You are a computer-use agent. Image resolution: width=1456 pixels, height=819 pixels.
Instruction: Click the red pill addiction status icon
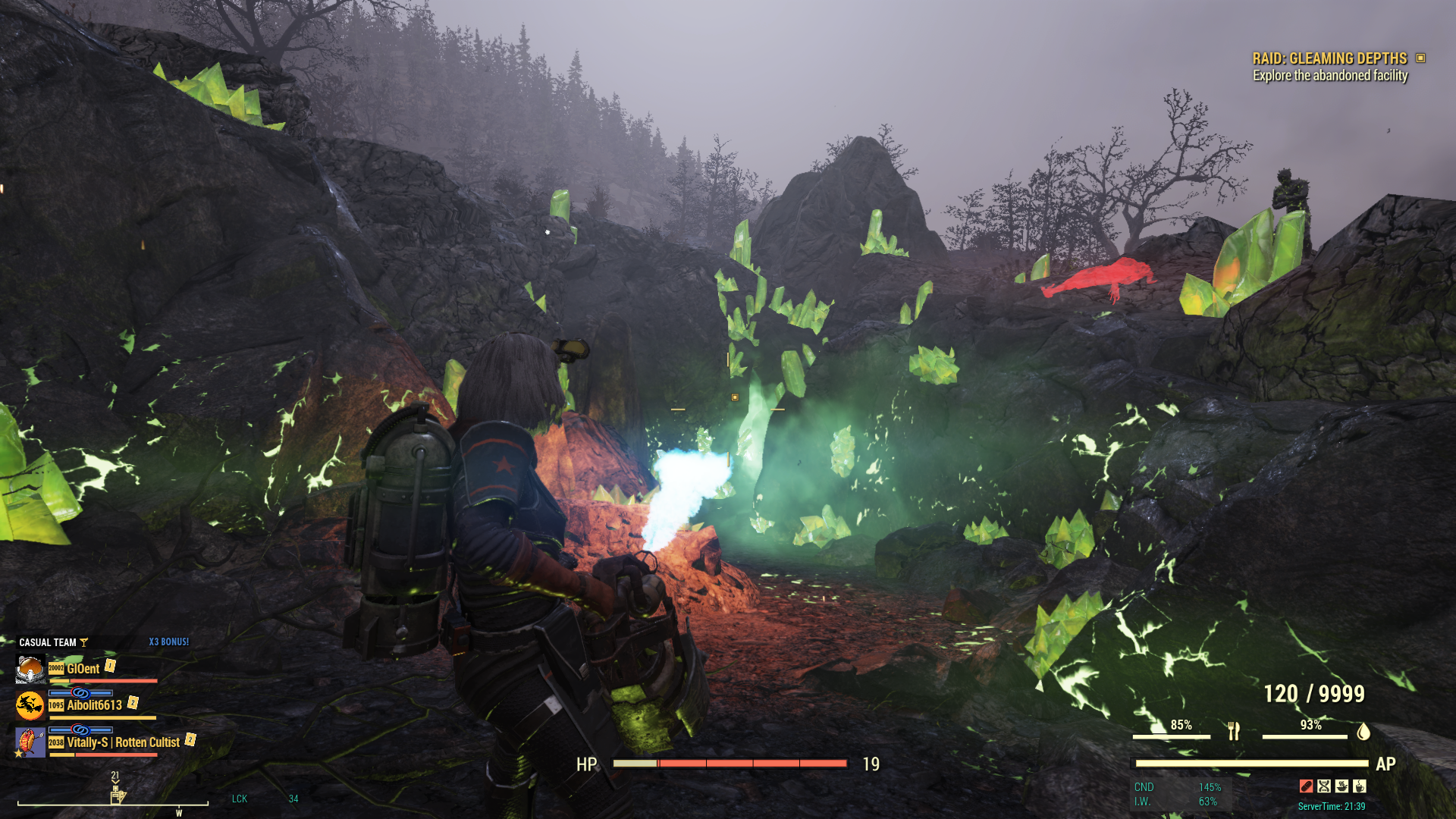click(x=1306, y=786)
